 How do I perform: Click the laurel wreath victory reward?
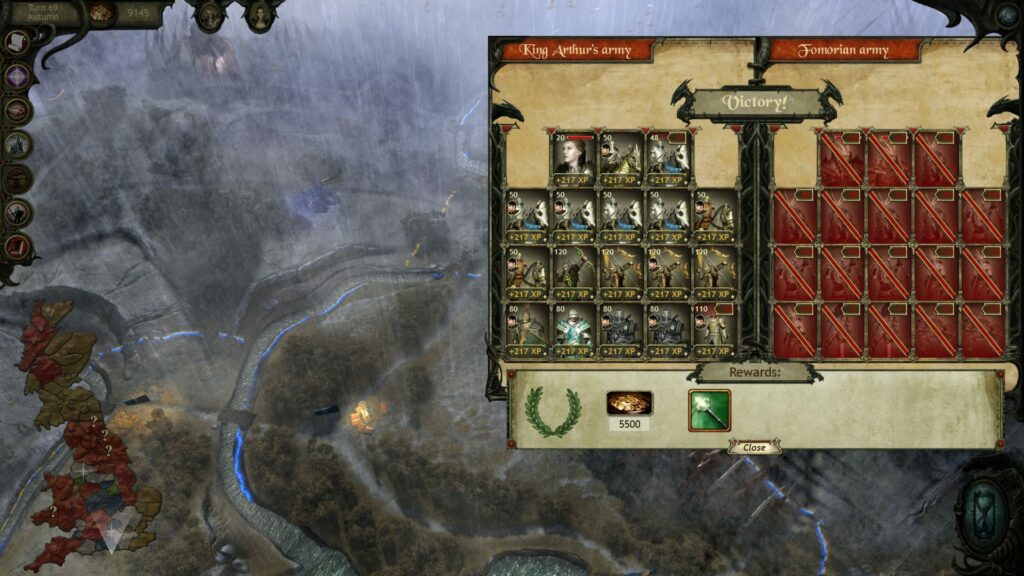click(553, 410)
